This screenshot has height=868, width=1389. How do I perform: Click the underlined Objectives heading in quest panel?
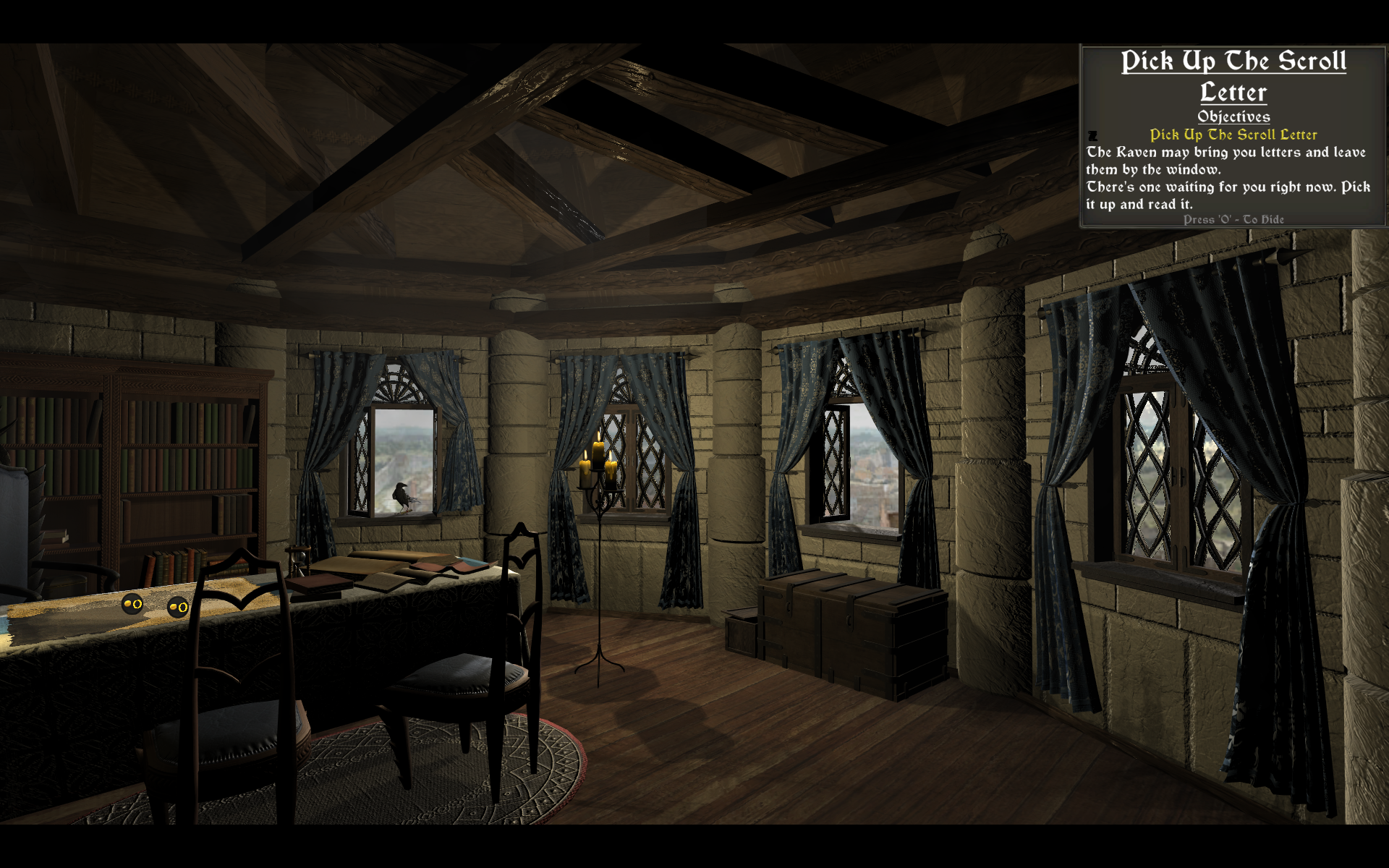1233,116
